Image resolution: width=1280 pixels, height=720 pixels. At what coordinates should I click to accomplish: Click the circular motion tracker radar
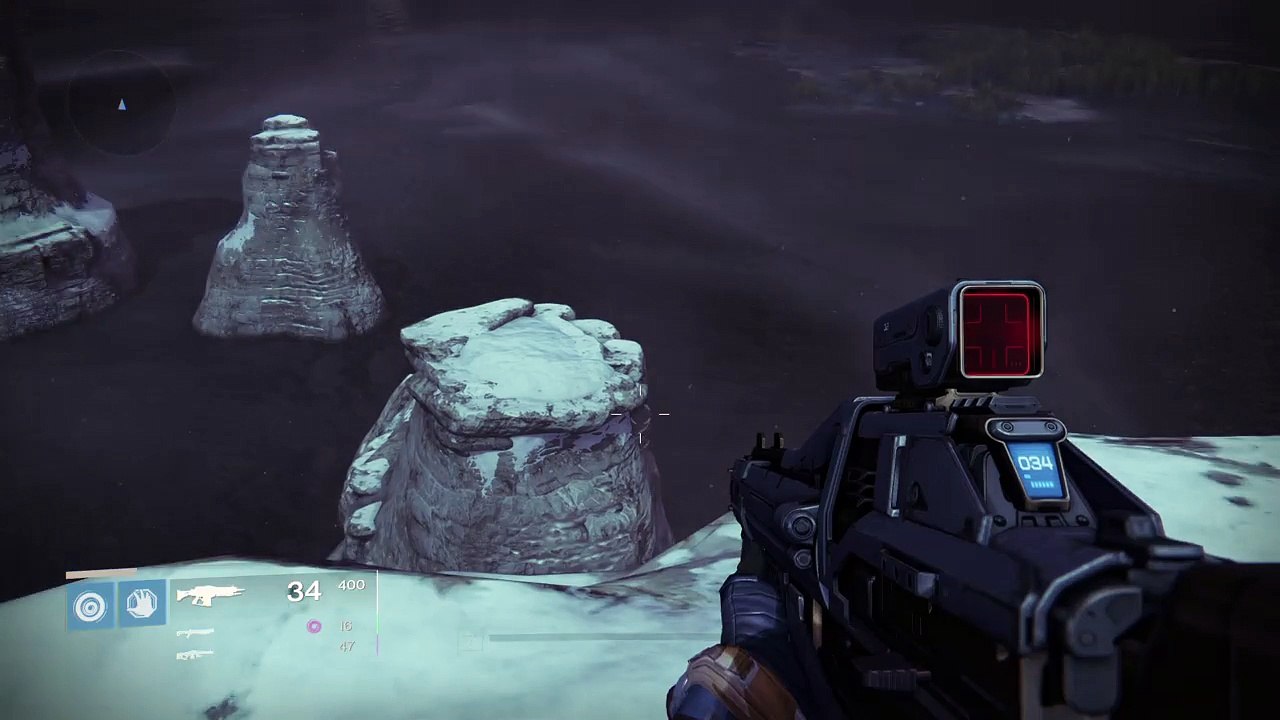[121, 103]
